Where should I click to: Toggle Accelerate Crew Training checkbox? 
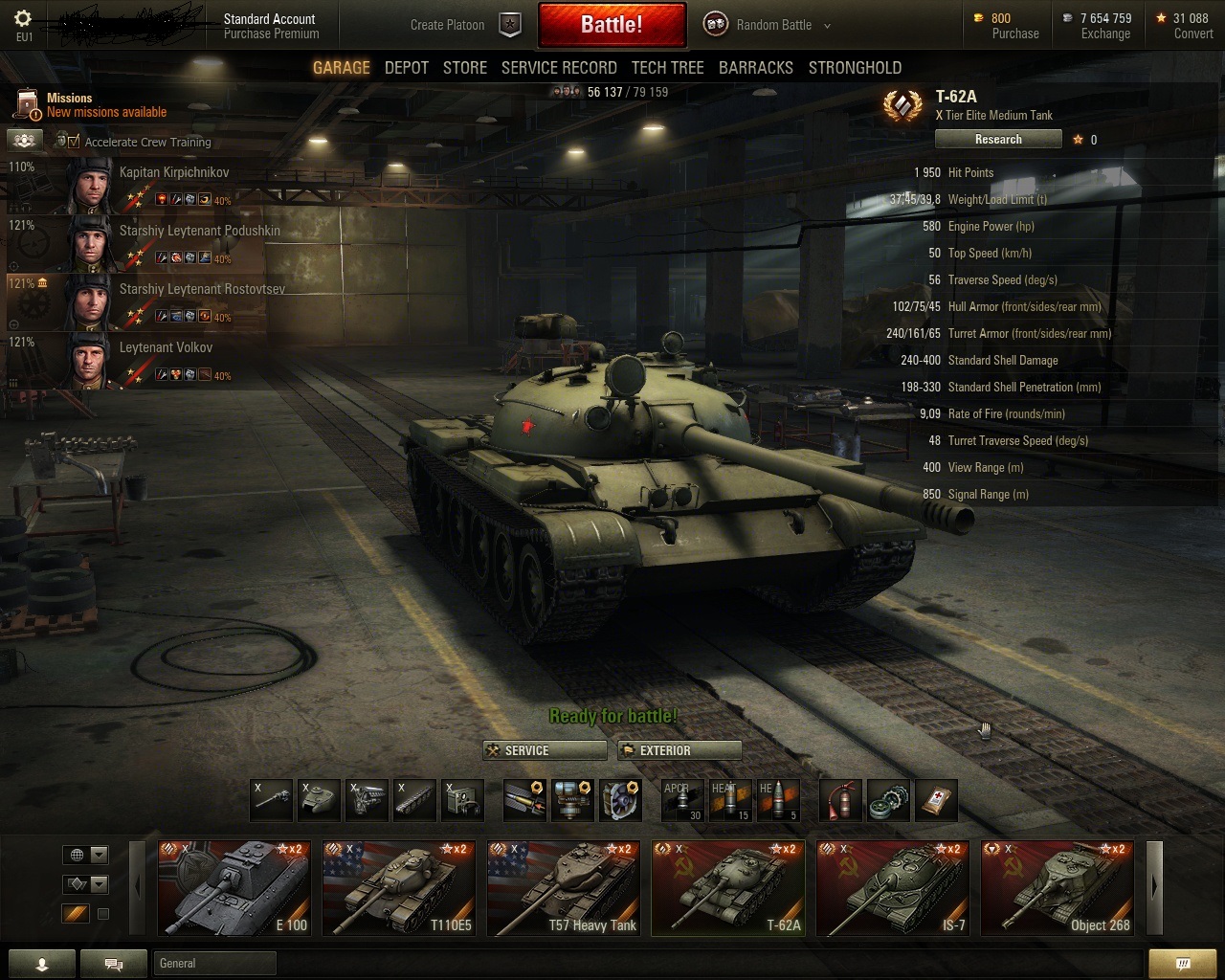[x=74, y=142]
